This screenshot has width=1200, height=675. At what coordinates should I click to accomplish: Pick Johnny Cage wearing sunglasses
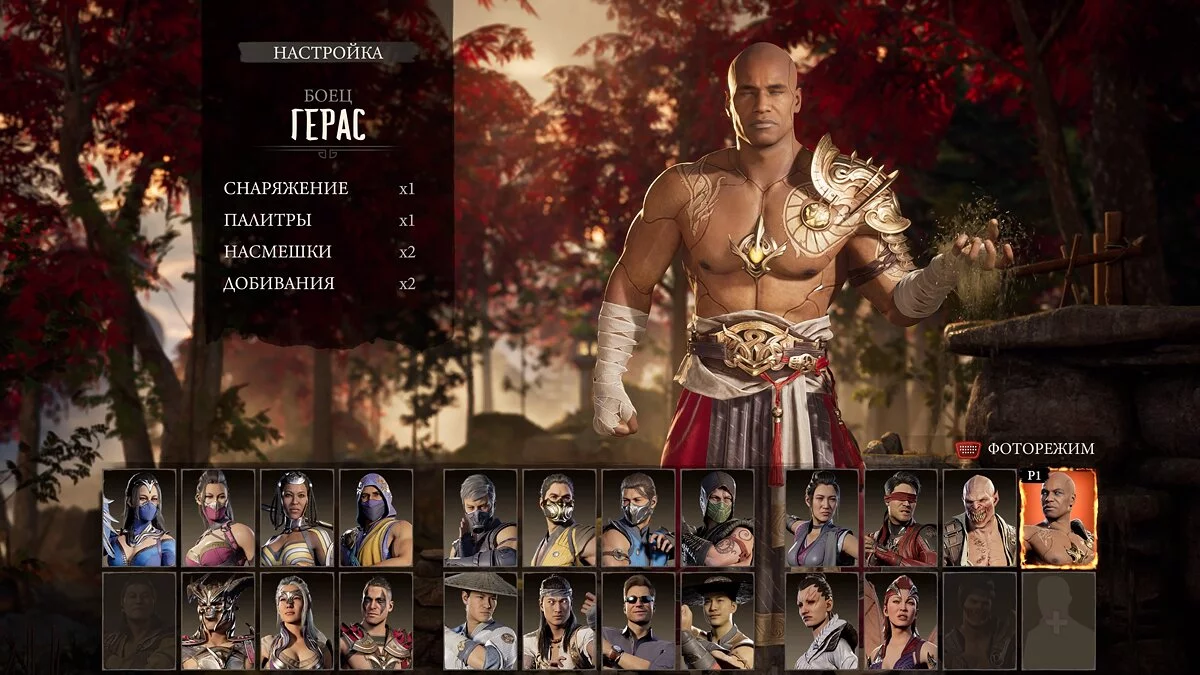(638, 621)
